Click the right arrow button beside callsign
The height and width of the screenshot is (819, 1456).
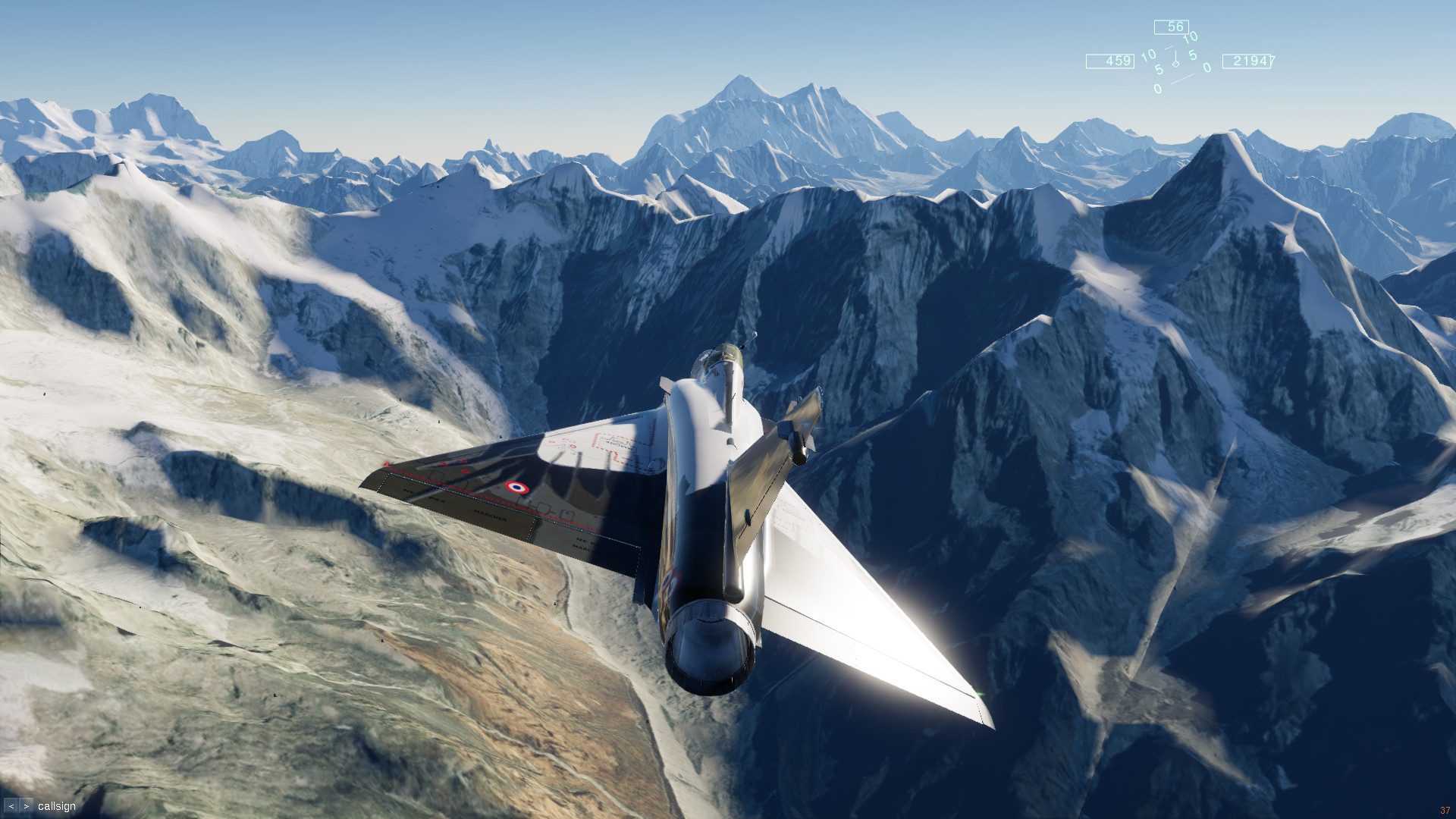pos(27,806)
